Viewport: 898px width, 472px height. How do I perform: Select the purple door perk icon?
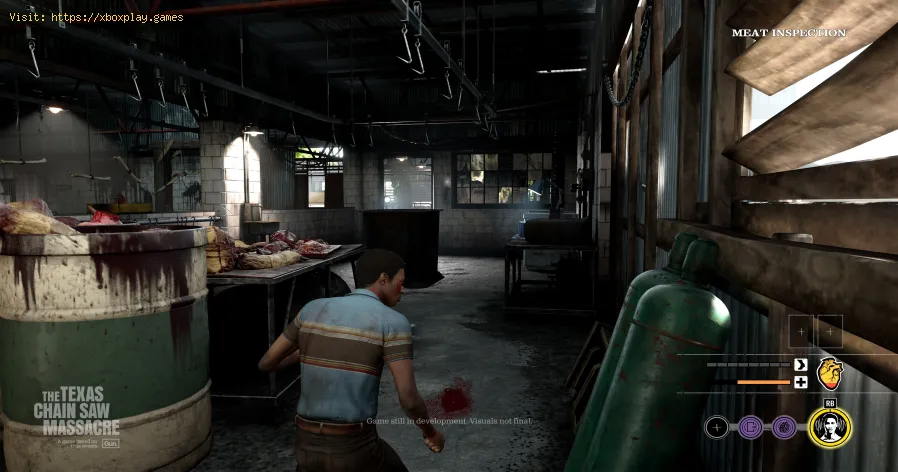click(750, 428)
